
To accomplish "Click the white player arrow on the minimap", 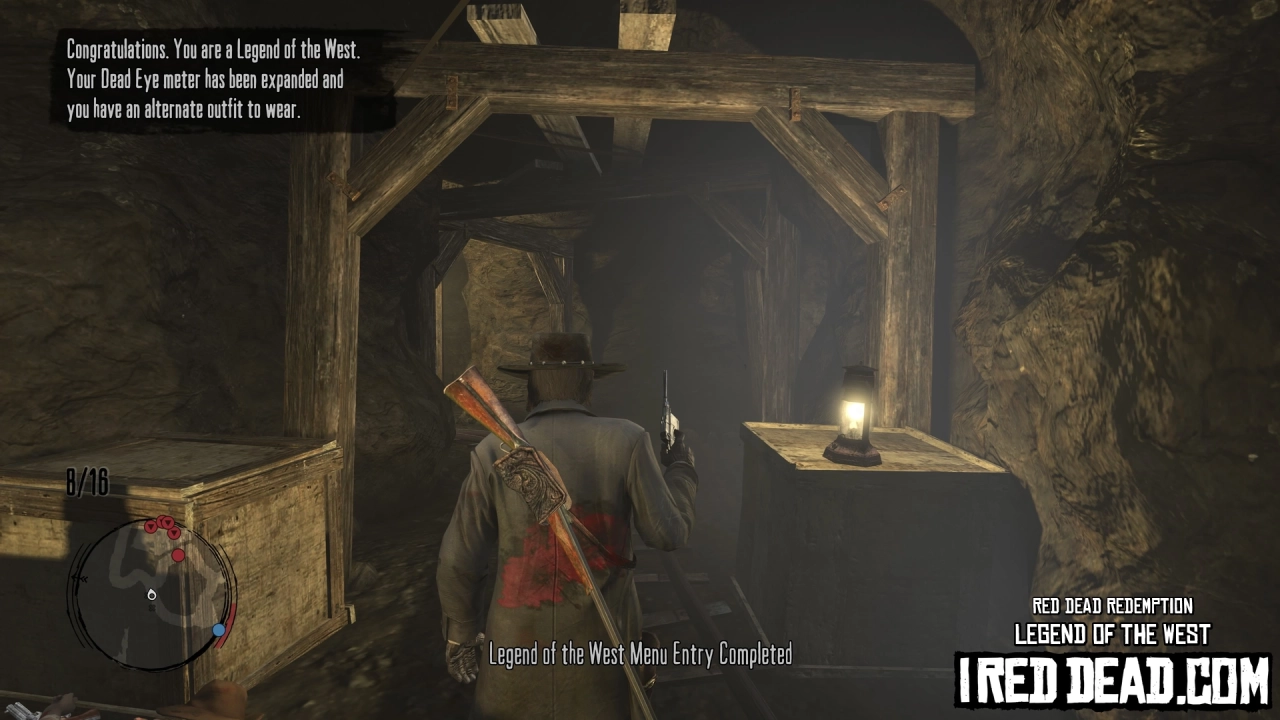I will (x=150, y=594).
